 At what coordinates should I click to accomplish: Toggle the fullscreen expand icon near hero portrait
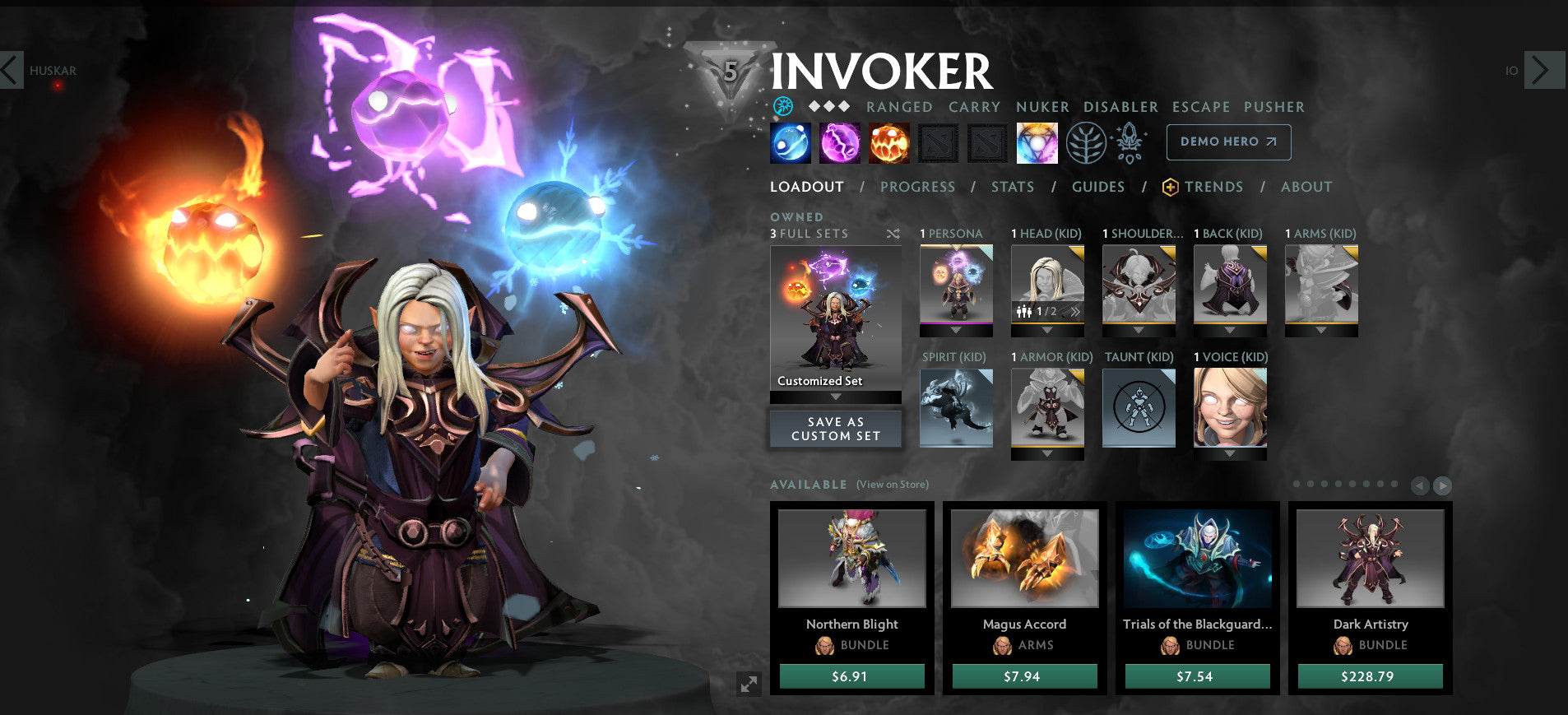point(747,684)
